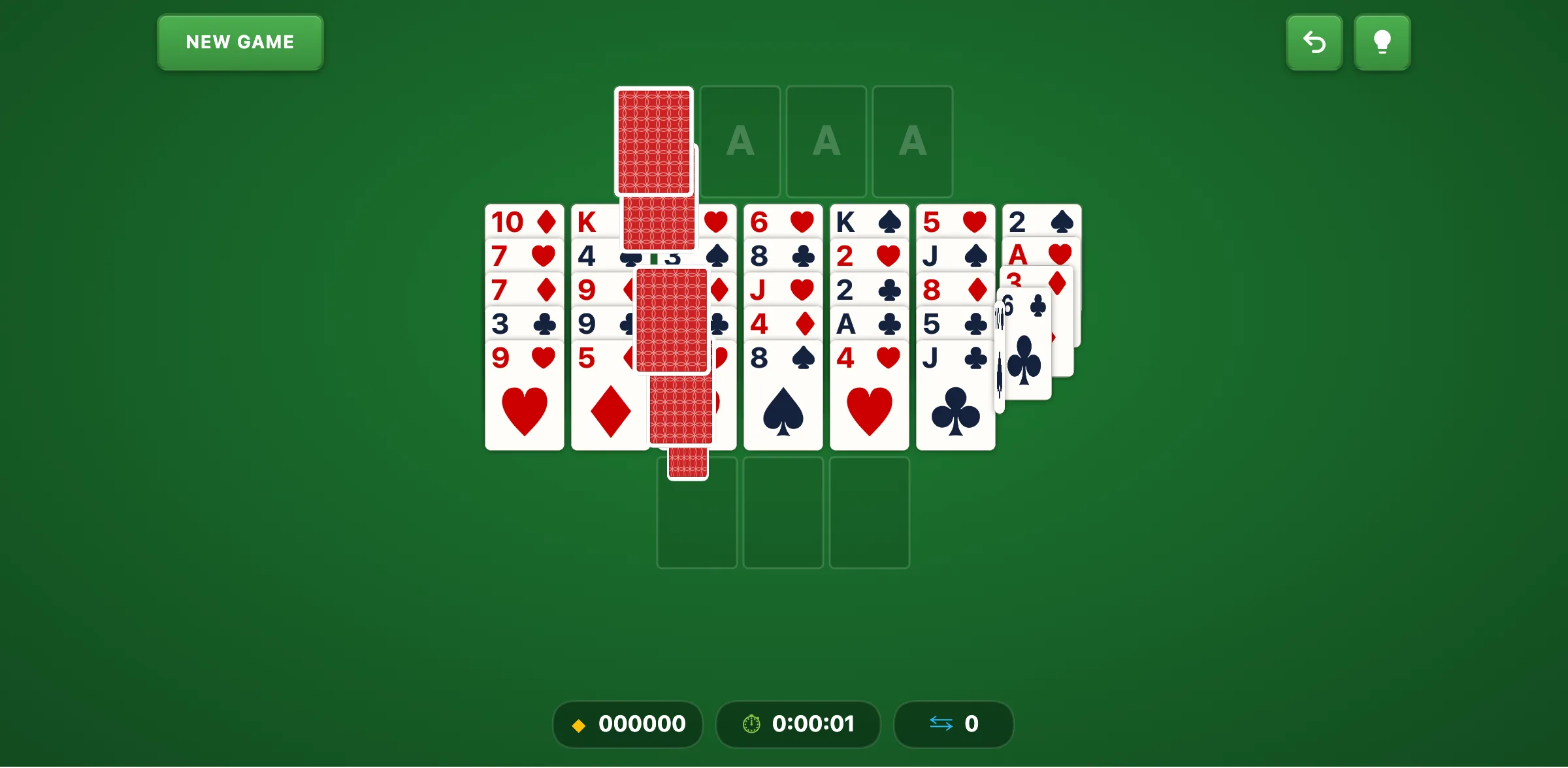
Task: Select the 9 of hearts card
Action: click(524, 392)
